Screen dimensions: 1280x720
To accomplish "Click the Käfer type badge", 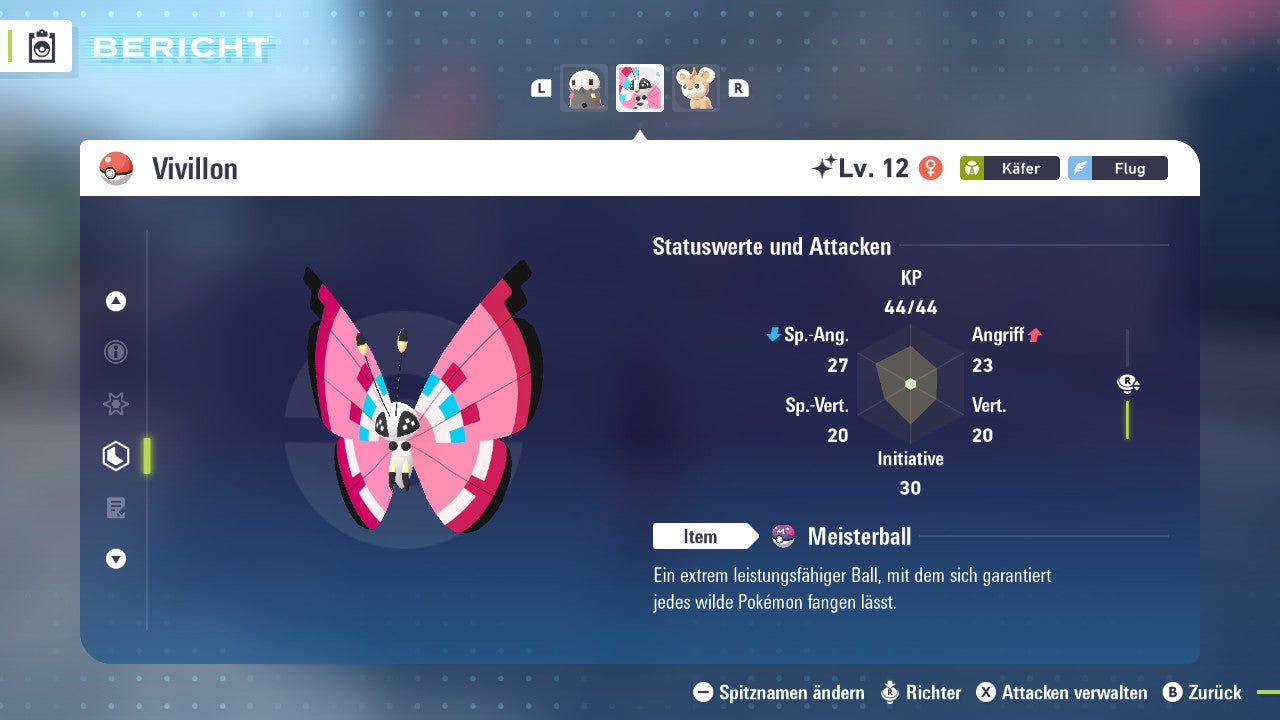I will (1009, 168).
